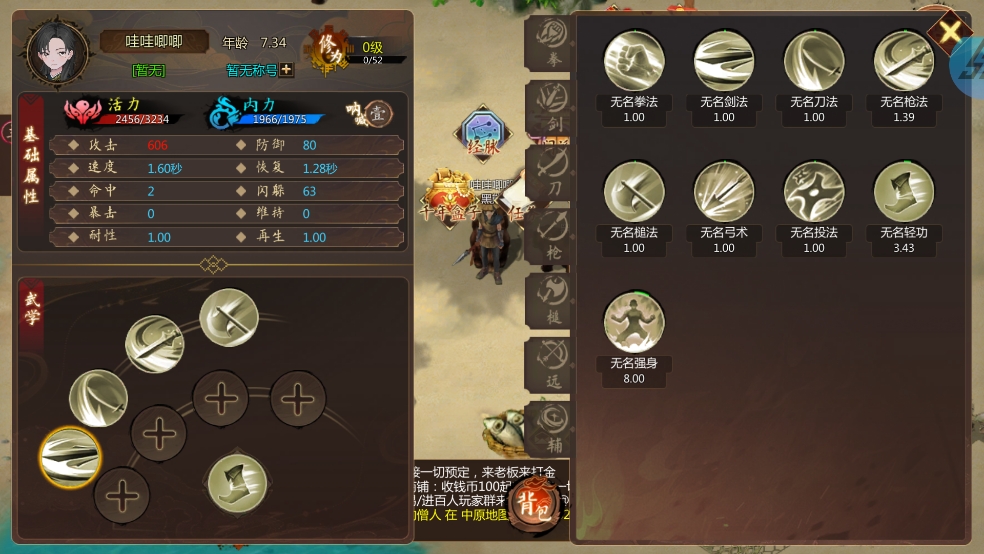Choose the 无名弓术 archery skill
984x554 pixels.
(x=724, y=192)
